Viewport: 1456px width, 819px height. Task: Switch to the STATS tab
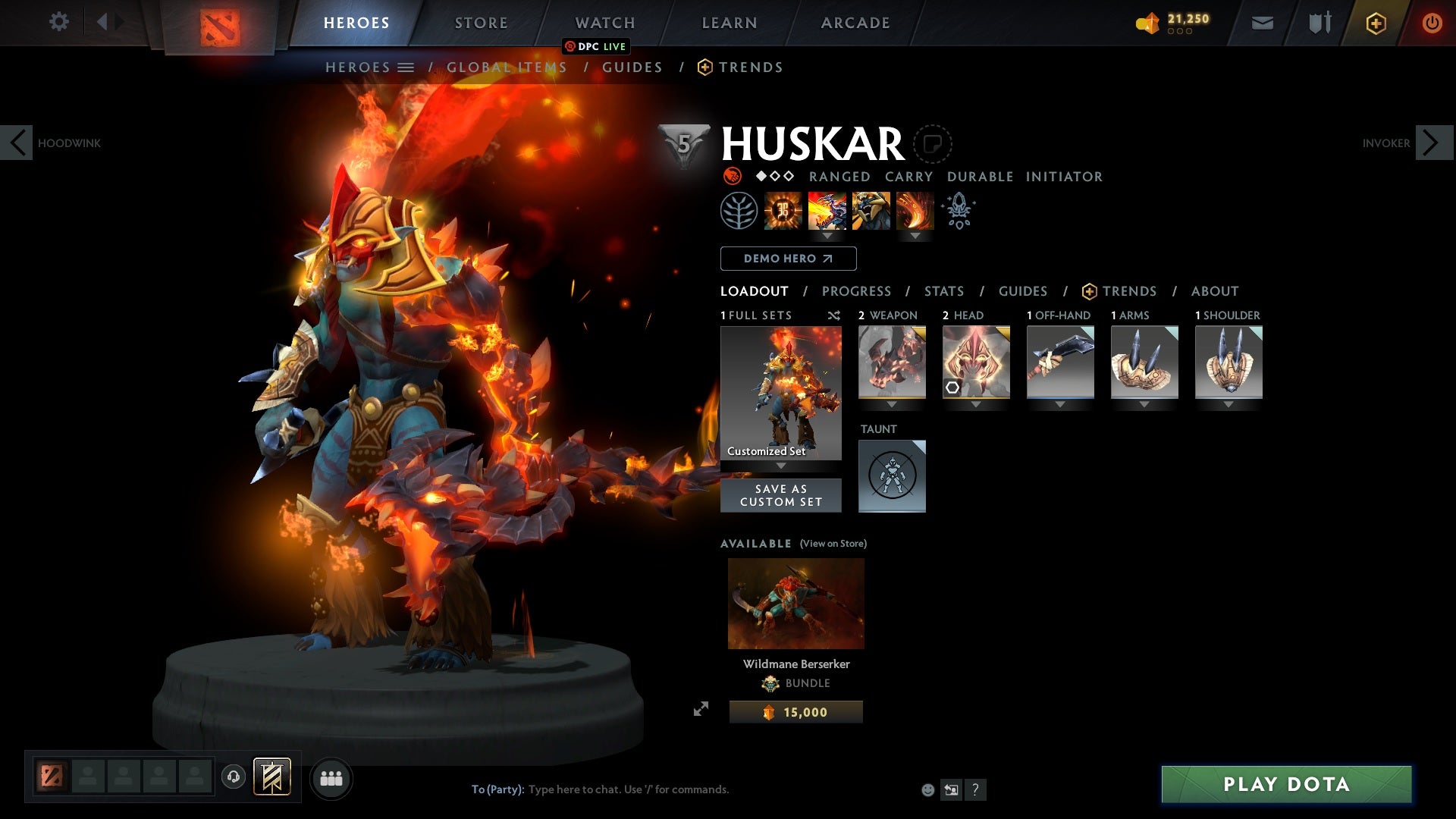tap(943, 291)
